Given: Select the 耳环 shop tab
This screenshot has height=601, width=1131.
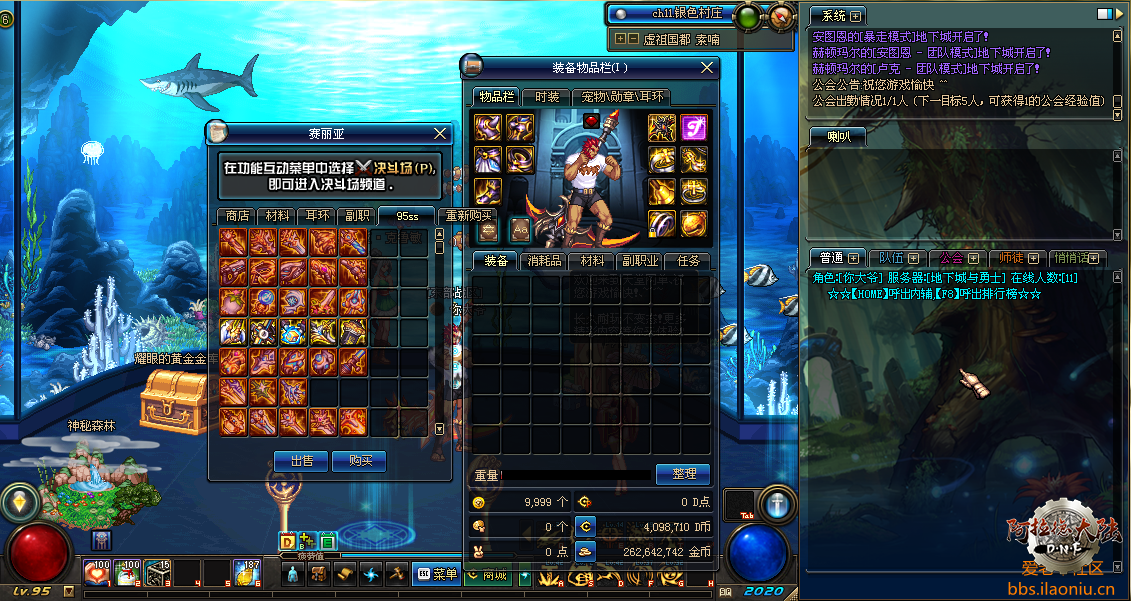Looking at the screenshot, I should click(317, 215).
